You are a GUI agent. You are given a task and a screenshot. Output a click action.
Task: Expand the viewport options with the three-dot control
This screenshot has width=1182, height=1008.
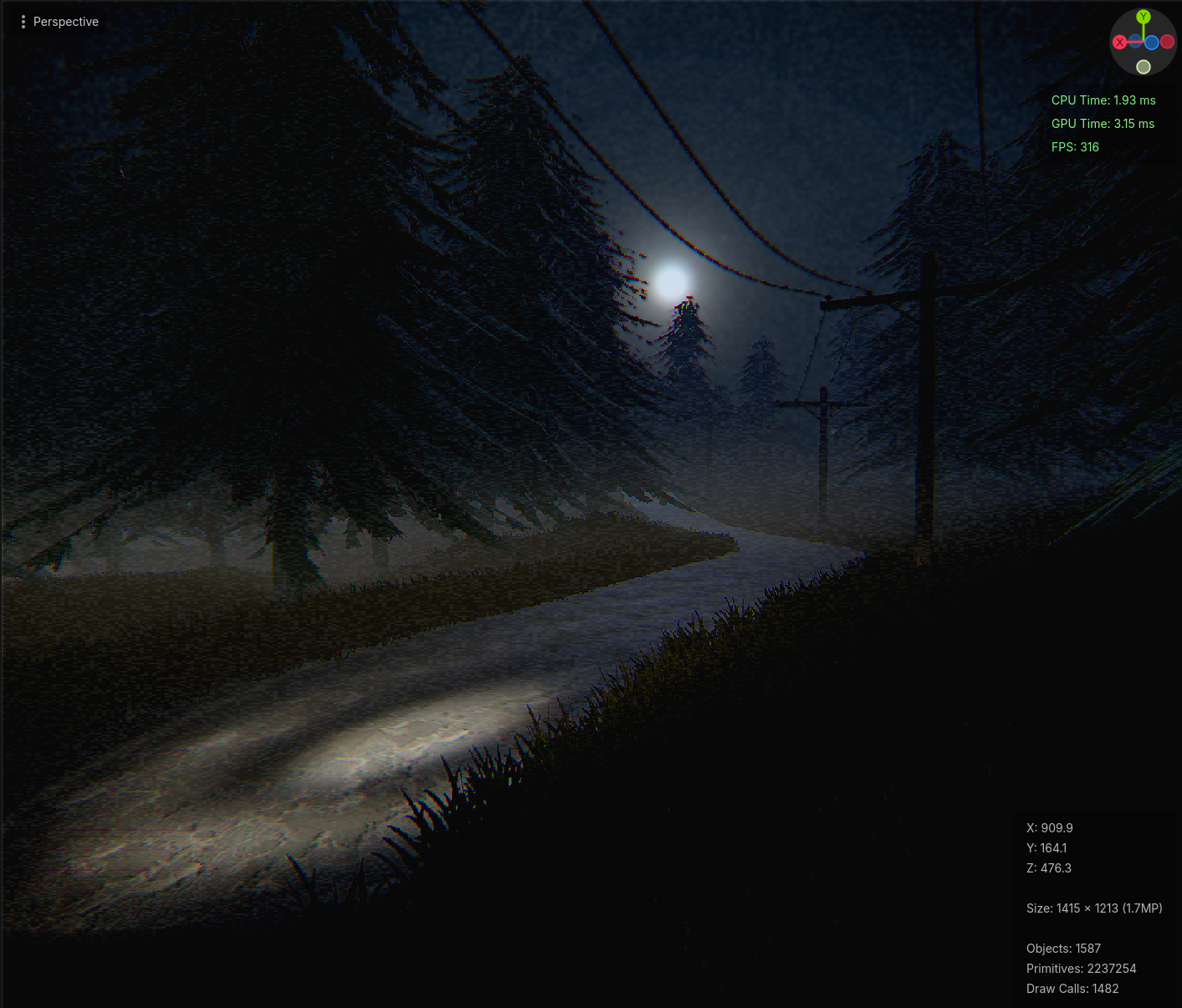pos(23,21)
